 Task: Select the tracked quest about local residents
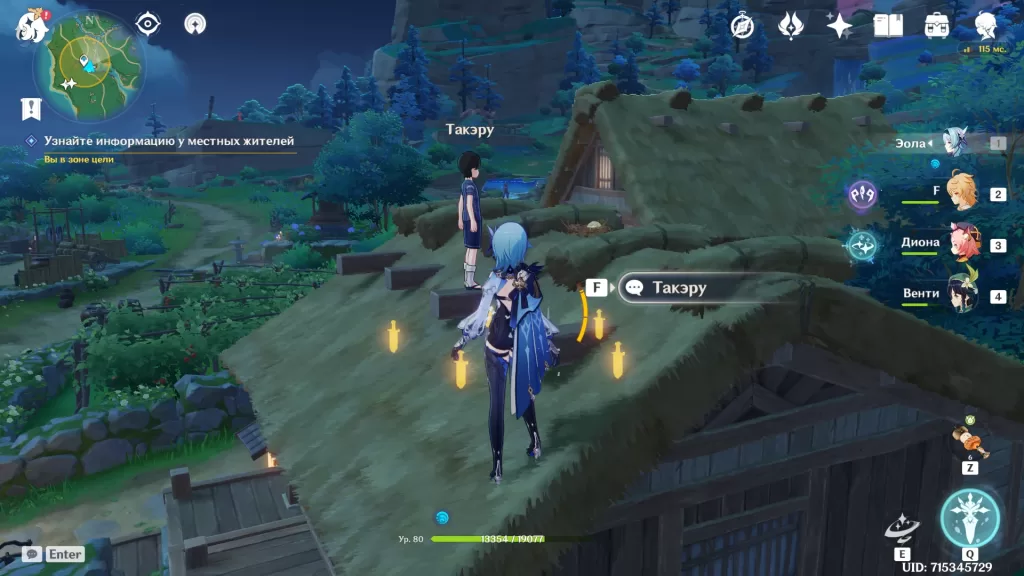[168, 141]
